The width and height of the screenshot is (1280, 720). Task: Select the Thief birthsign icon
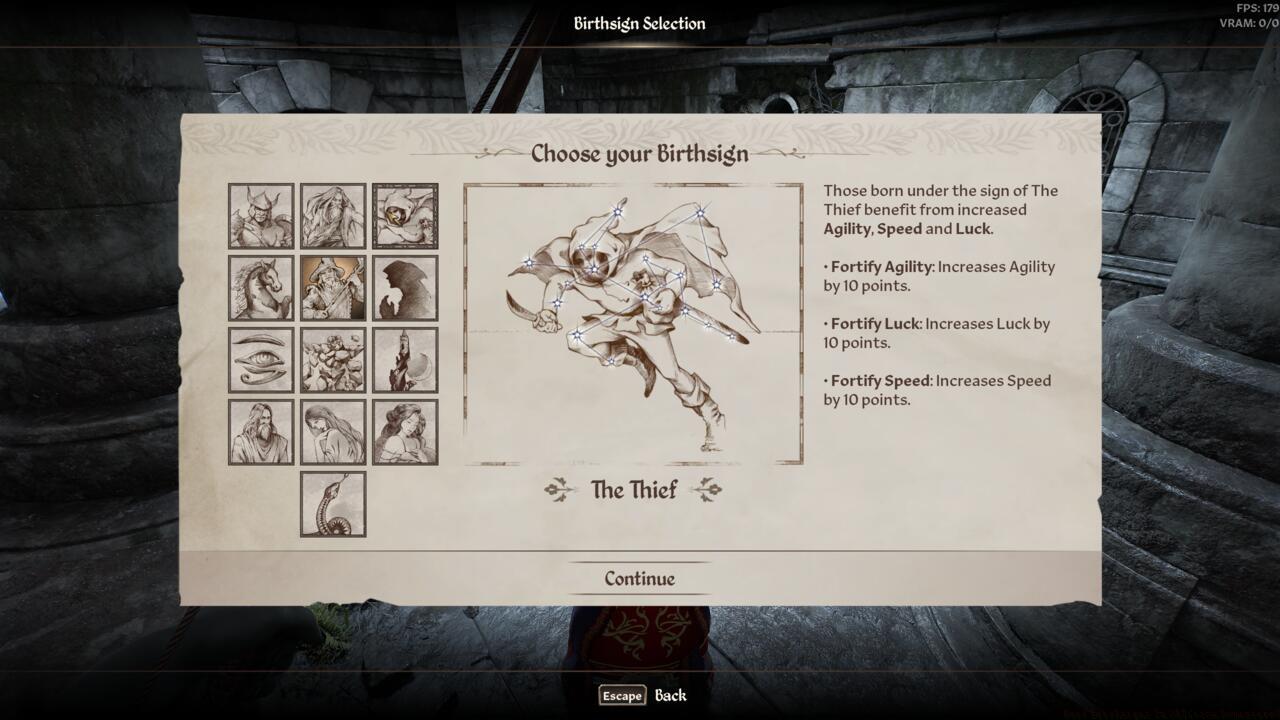[x=404, y=216]
